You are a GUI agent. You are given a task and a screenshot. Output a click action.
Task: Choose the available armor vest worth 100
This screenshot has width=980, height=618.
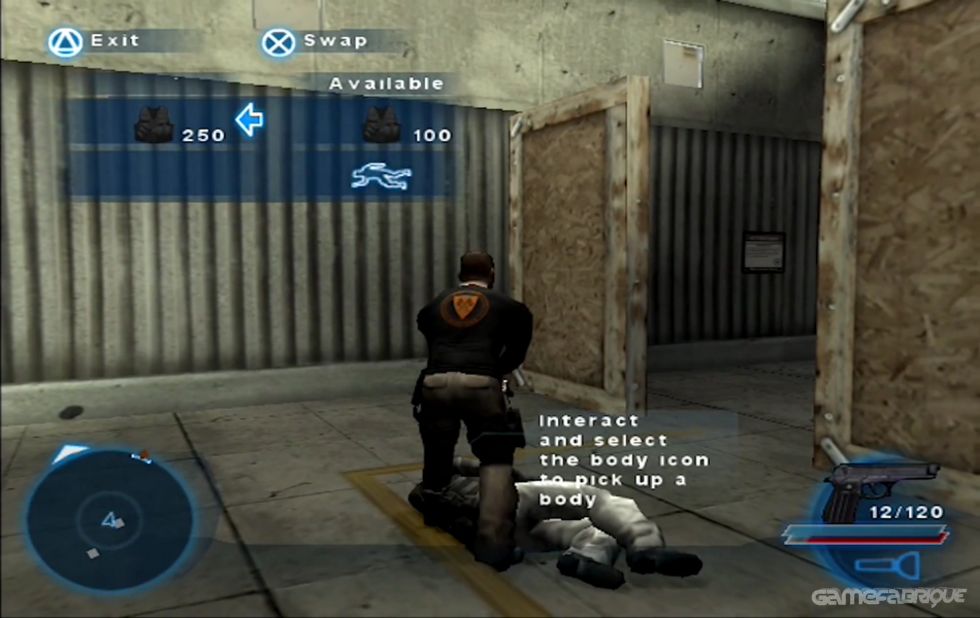point(381,126)
